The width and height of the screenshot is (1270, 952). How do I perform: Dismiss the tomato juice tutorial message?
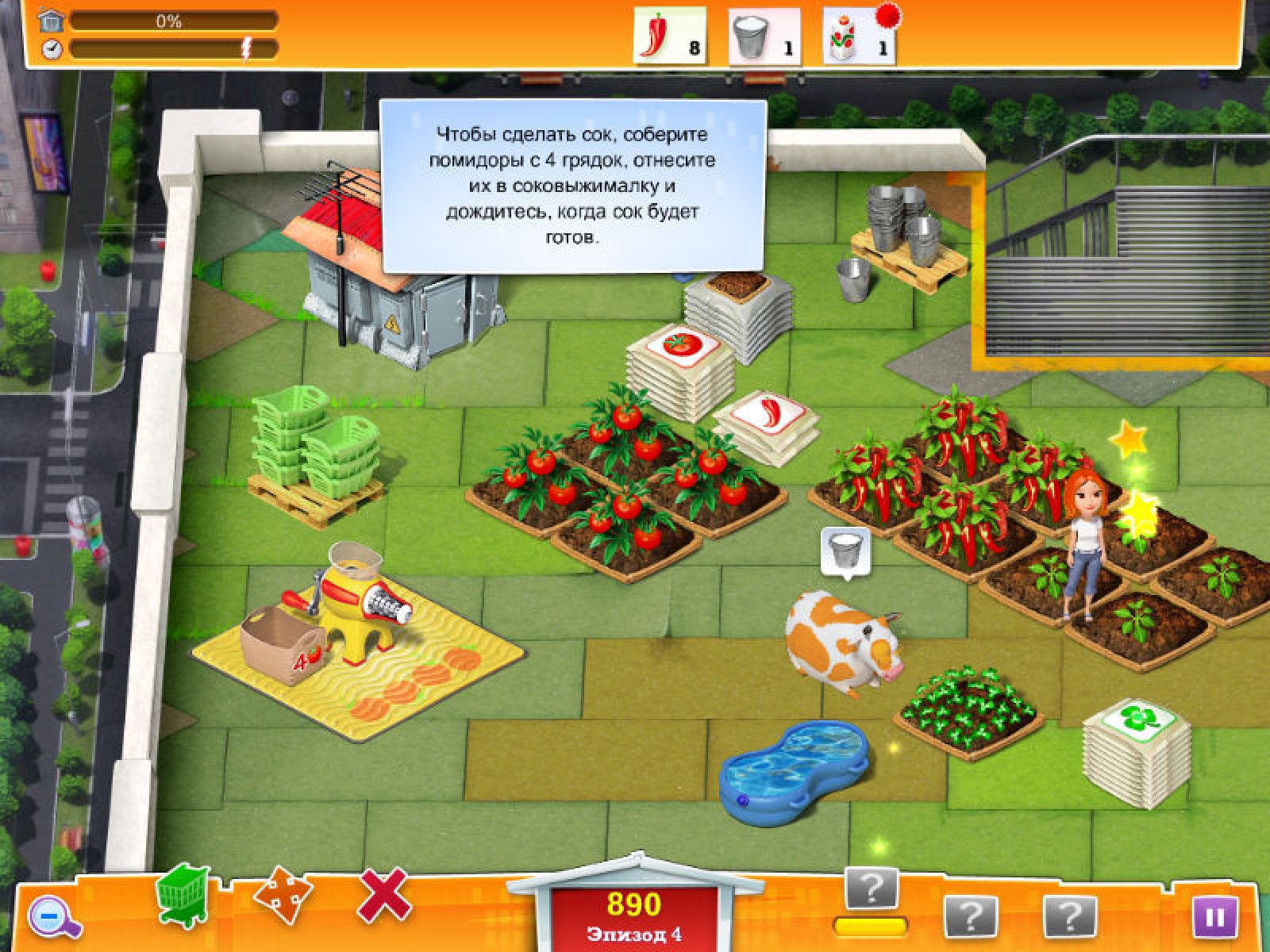click(572, 186)
